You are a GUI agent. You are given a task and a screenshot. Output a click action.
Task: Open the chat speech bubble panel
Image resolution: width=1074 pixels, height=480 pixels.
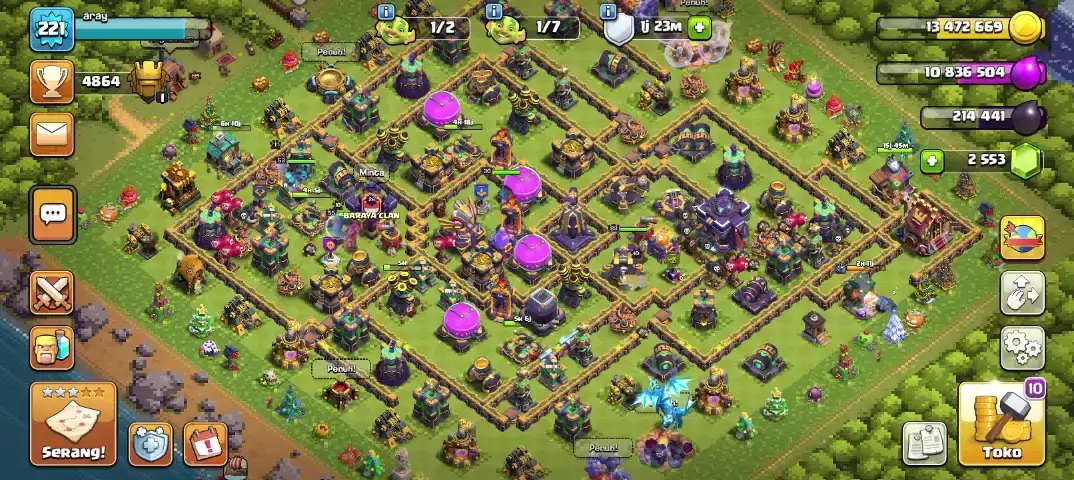(x=52, y=214)
